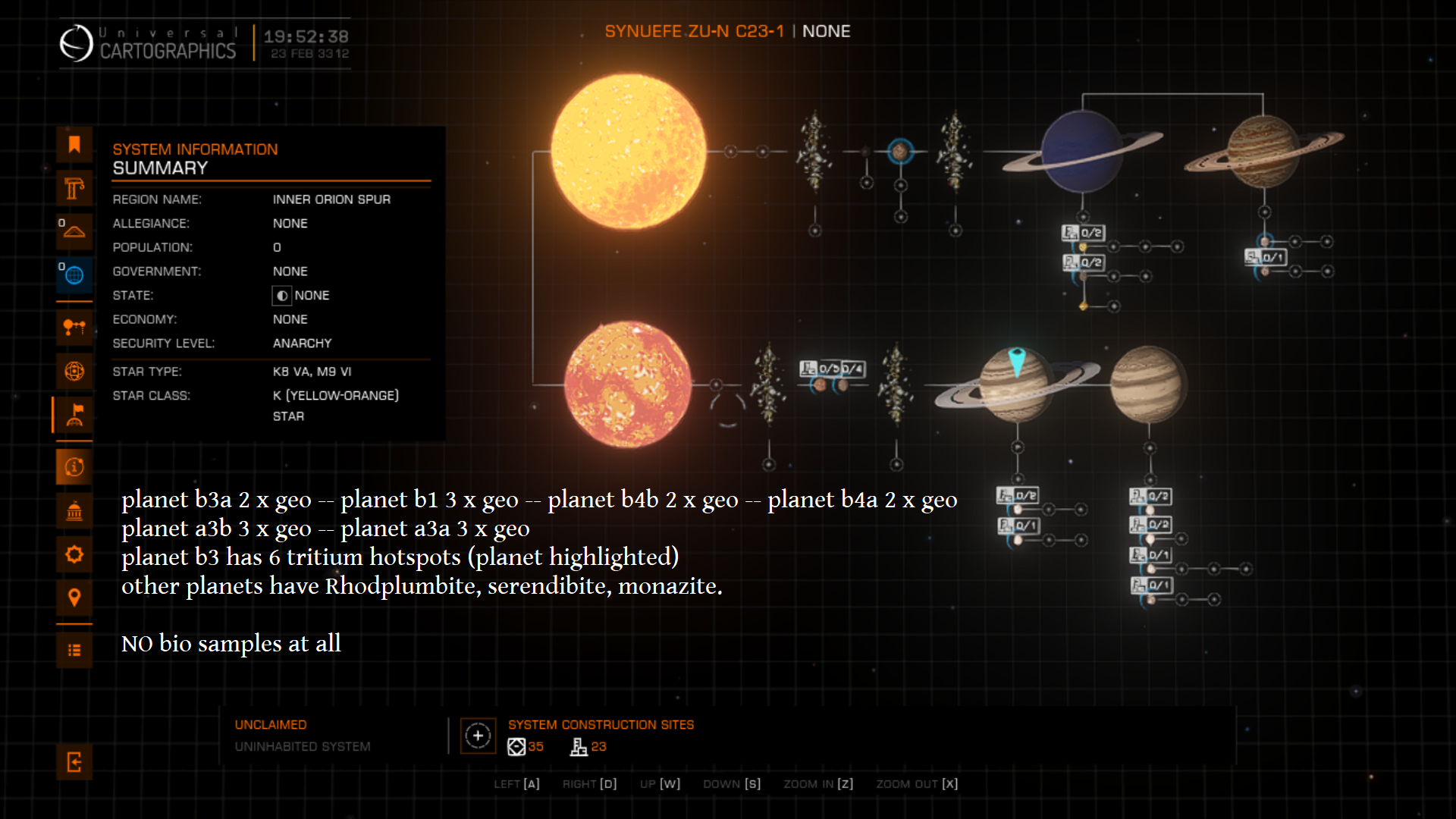1456x819 pixels.
Task: Show the system information summary tab
Action: pos(74,467)
